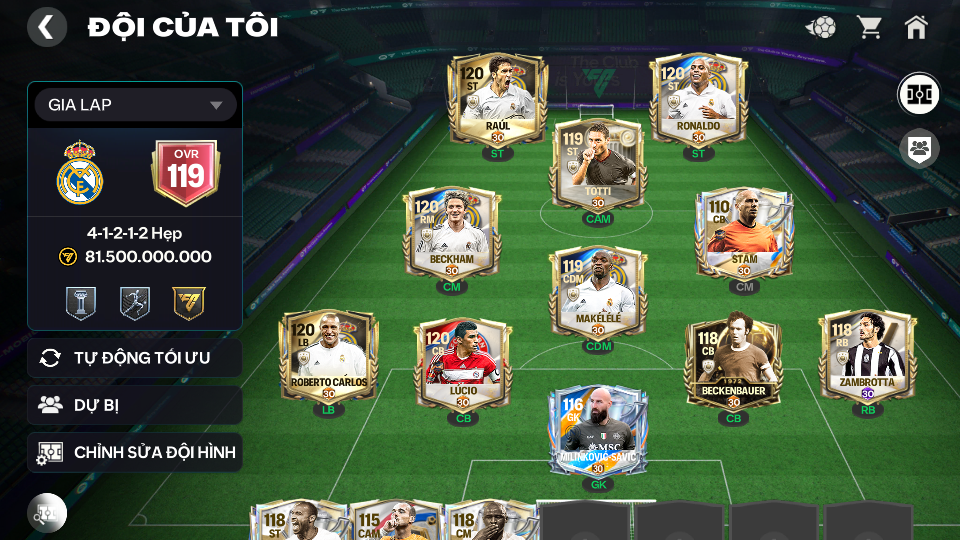Switch to the formation pitch view
The height and width of the screenshot is (540, 960).
[x=917, y=93]
